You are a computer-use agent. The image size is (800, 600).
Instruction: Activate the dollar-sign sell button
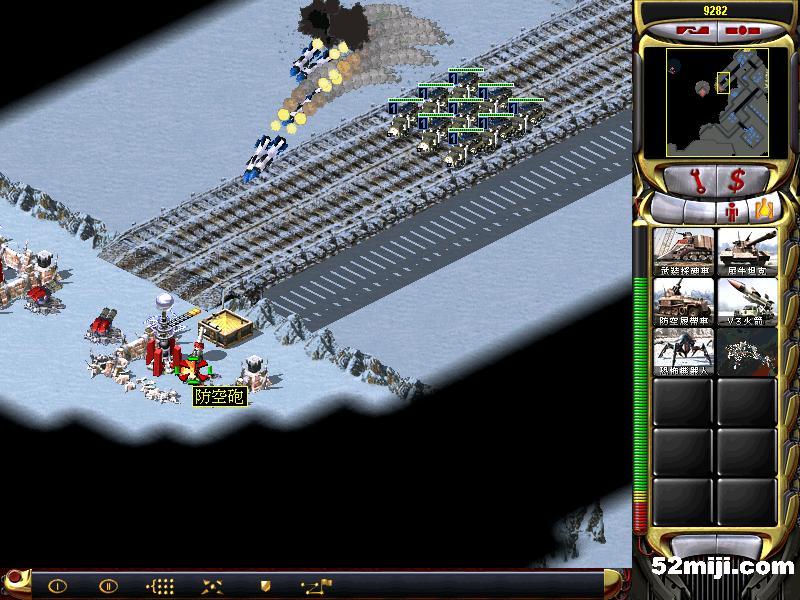point(738,181)
